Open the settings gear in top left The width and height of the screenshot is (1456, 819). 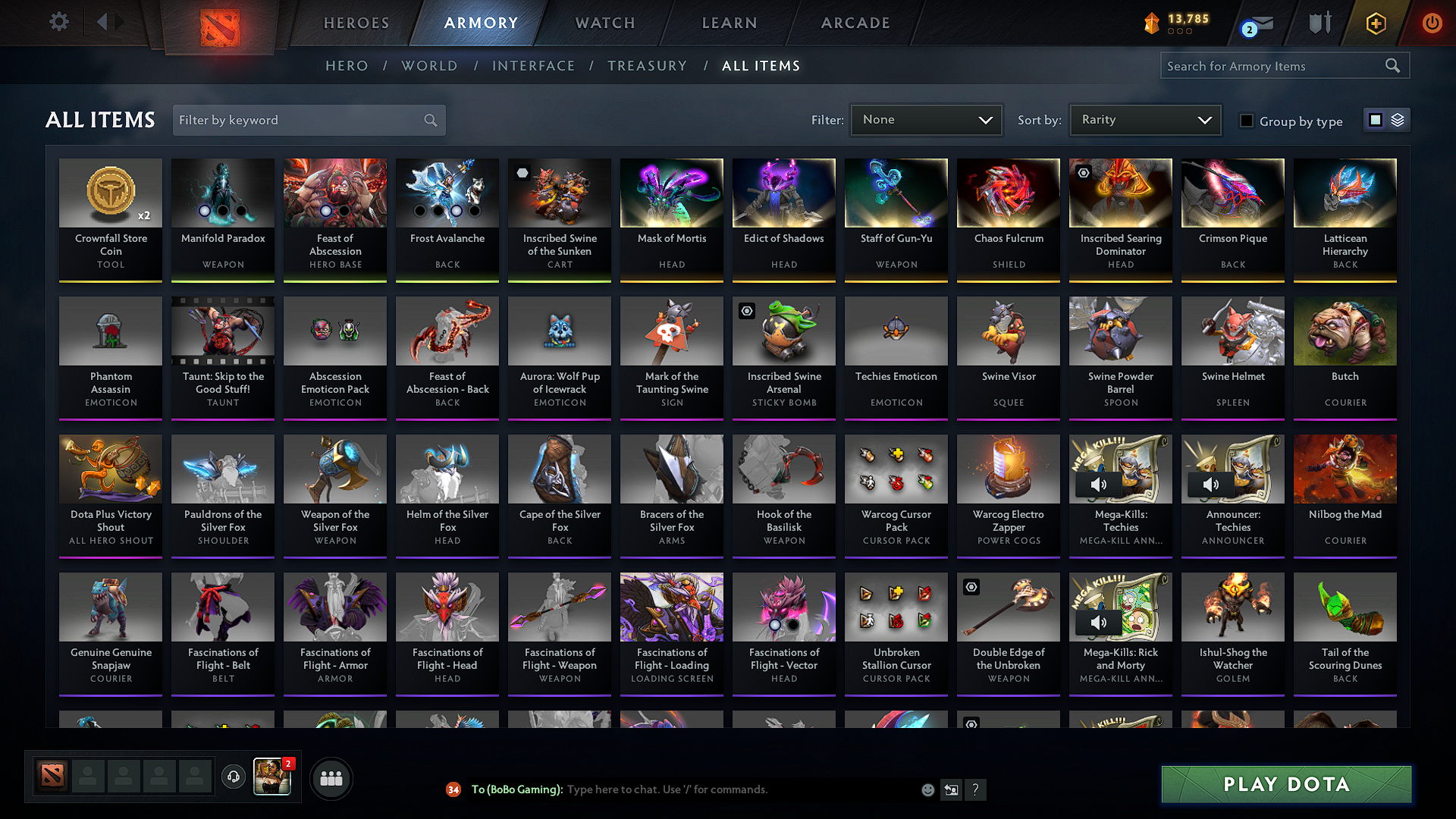click(58, 22)
